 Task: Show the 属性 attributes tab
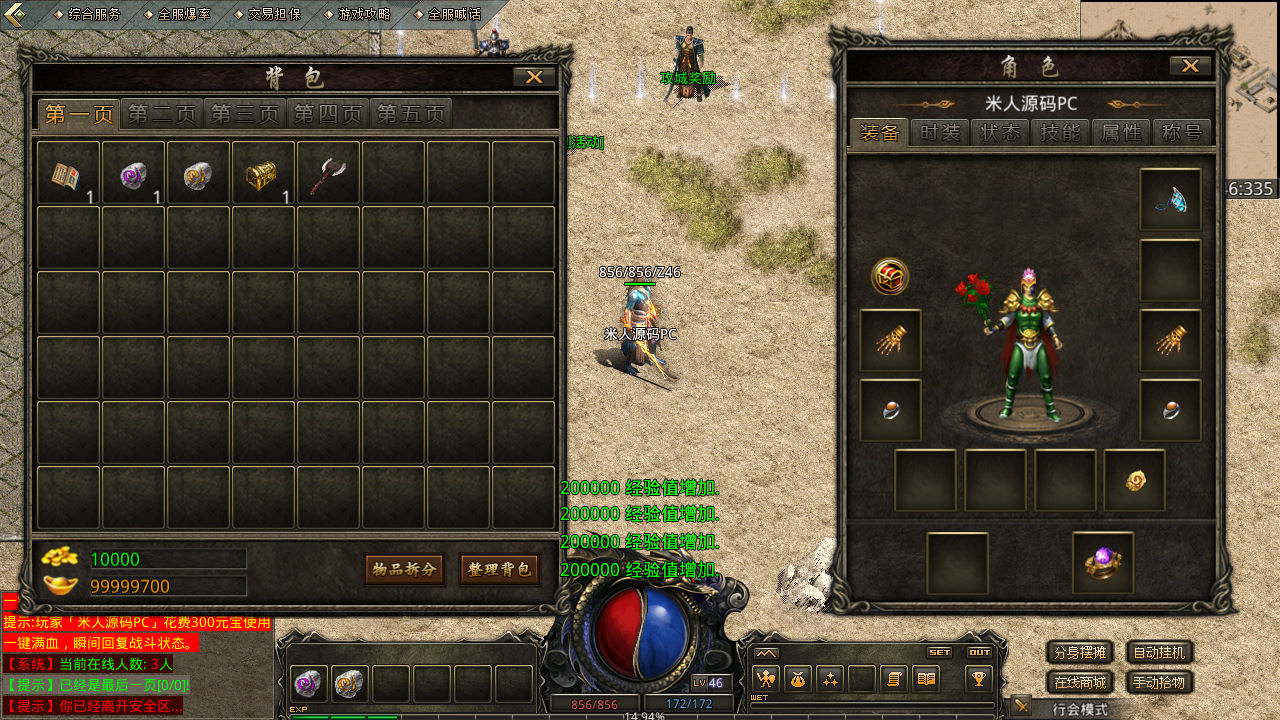pyautogui.click(x=1121, y=133)
